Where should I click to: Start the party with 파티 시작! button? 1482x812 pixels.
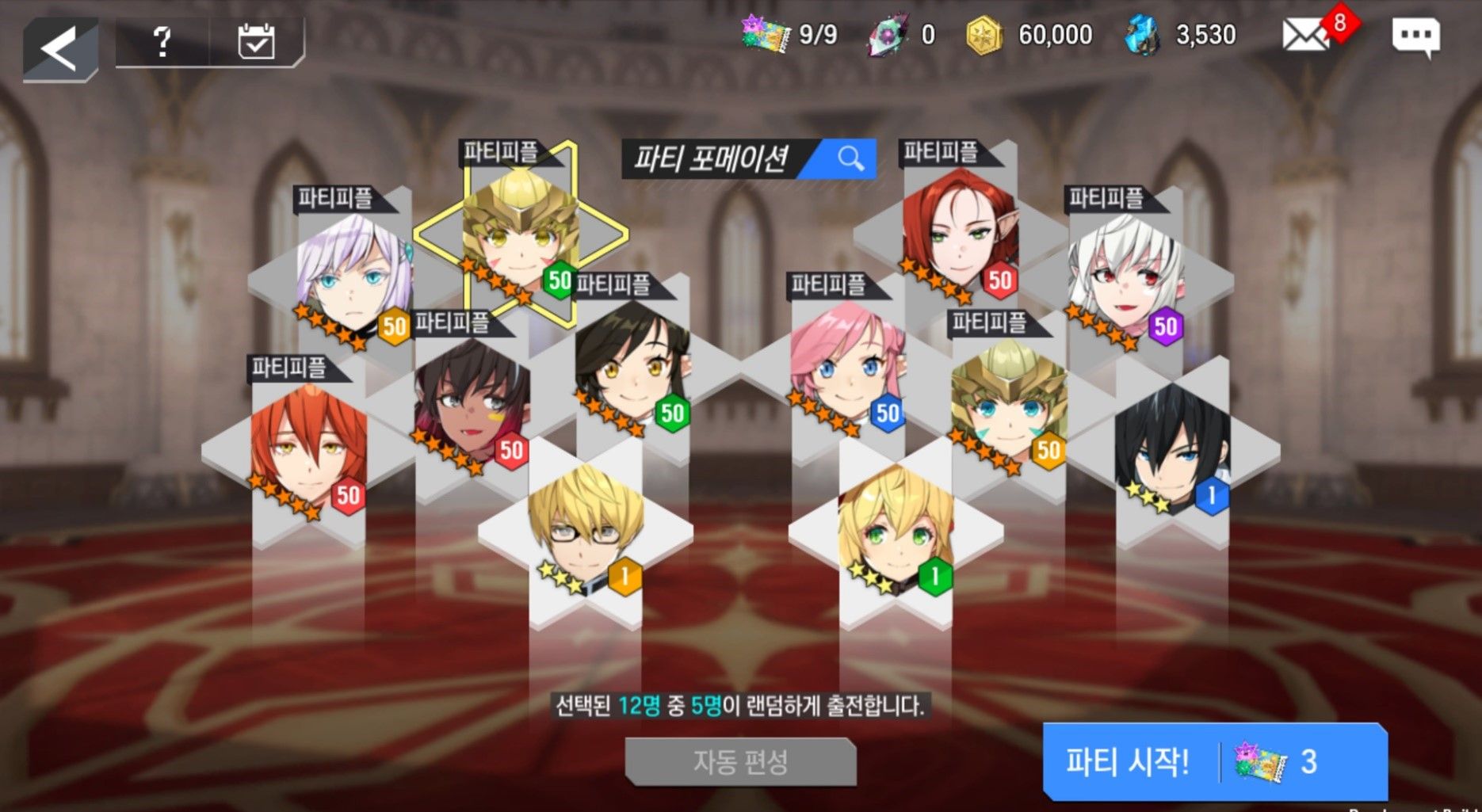1214,762
